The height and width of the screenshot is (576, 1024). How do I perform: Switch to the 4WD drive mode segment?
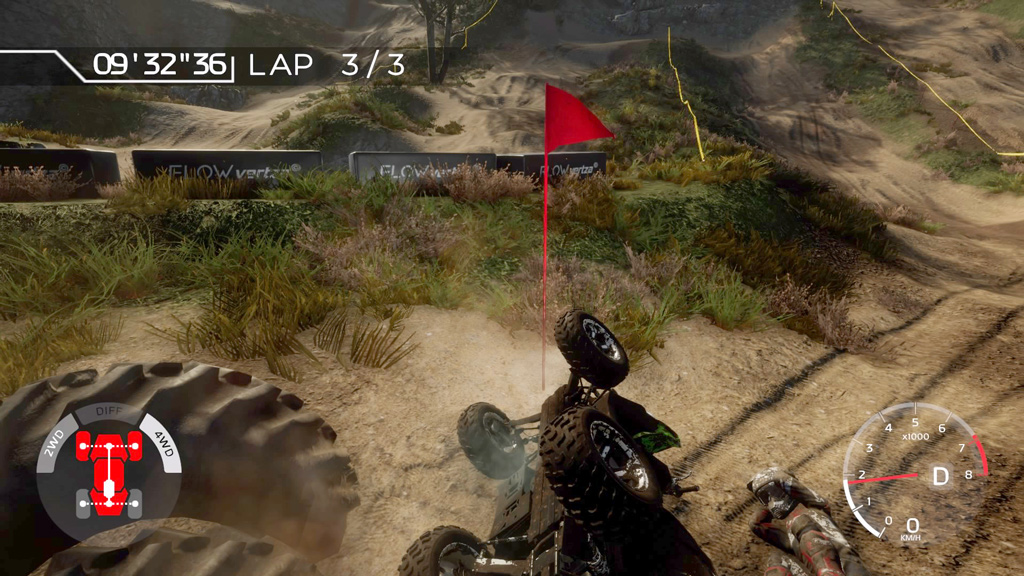pos(163,441)
